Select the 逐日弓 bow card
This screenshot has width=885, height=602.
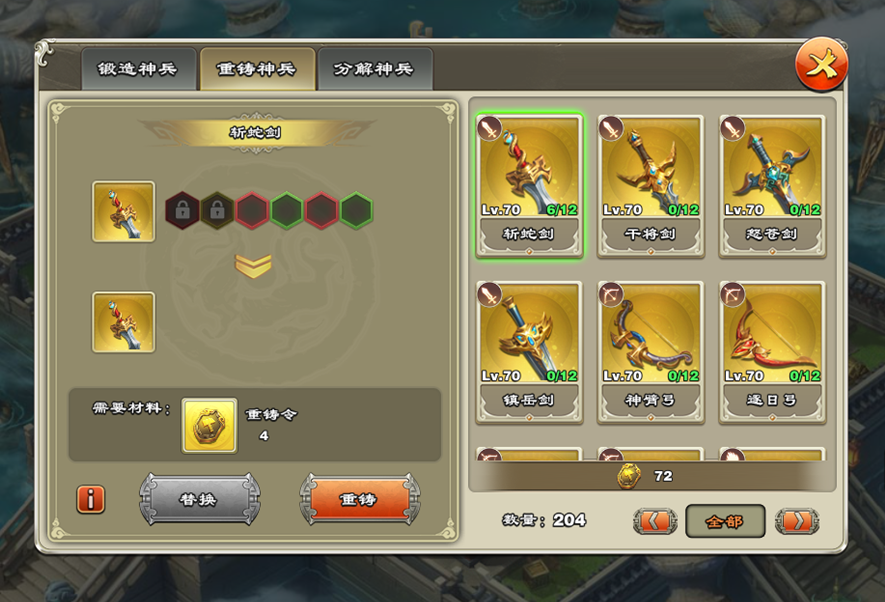tap(773, 351)
